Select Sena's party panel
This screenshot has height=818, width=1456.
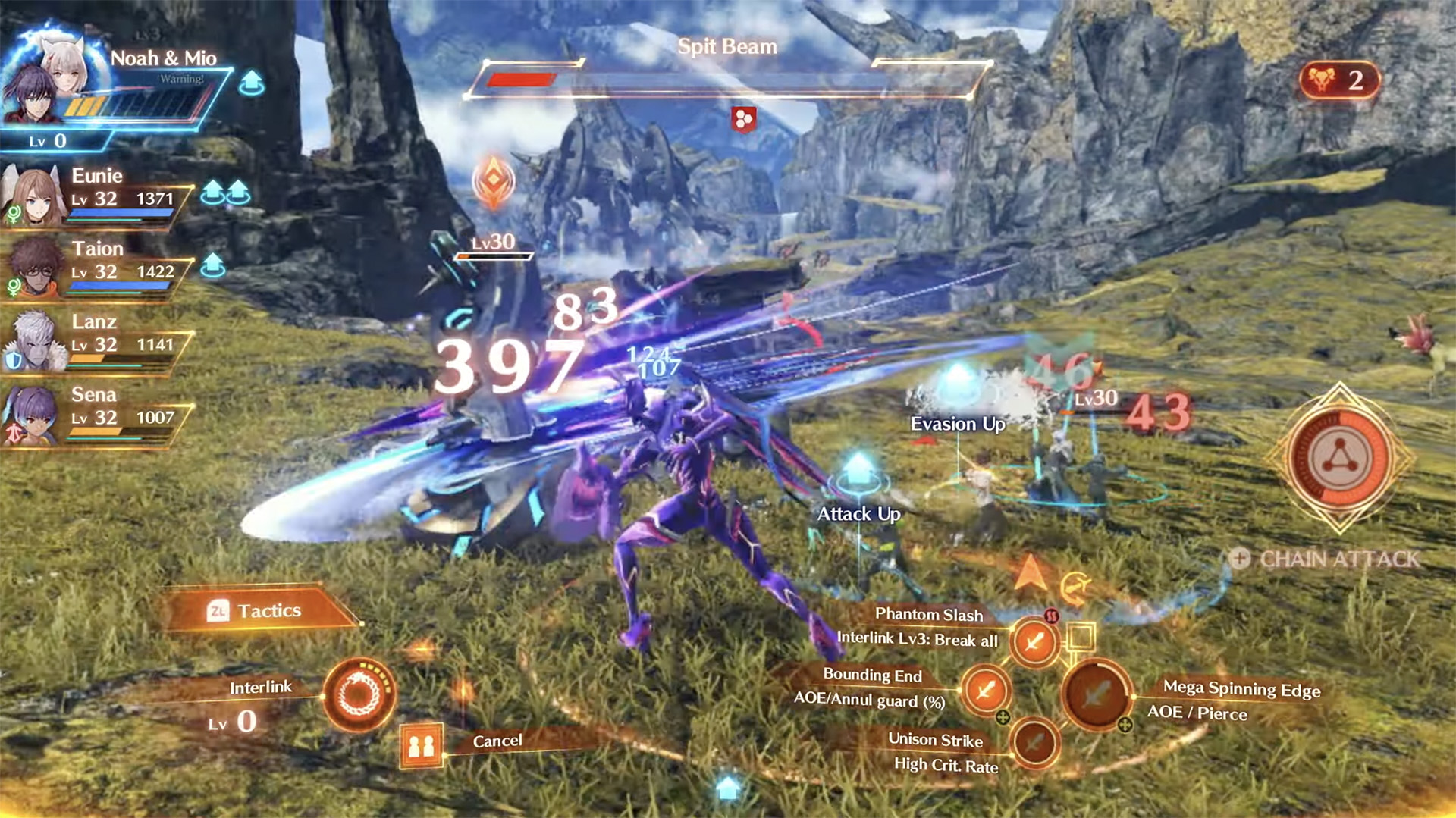click(95, 415)
